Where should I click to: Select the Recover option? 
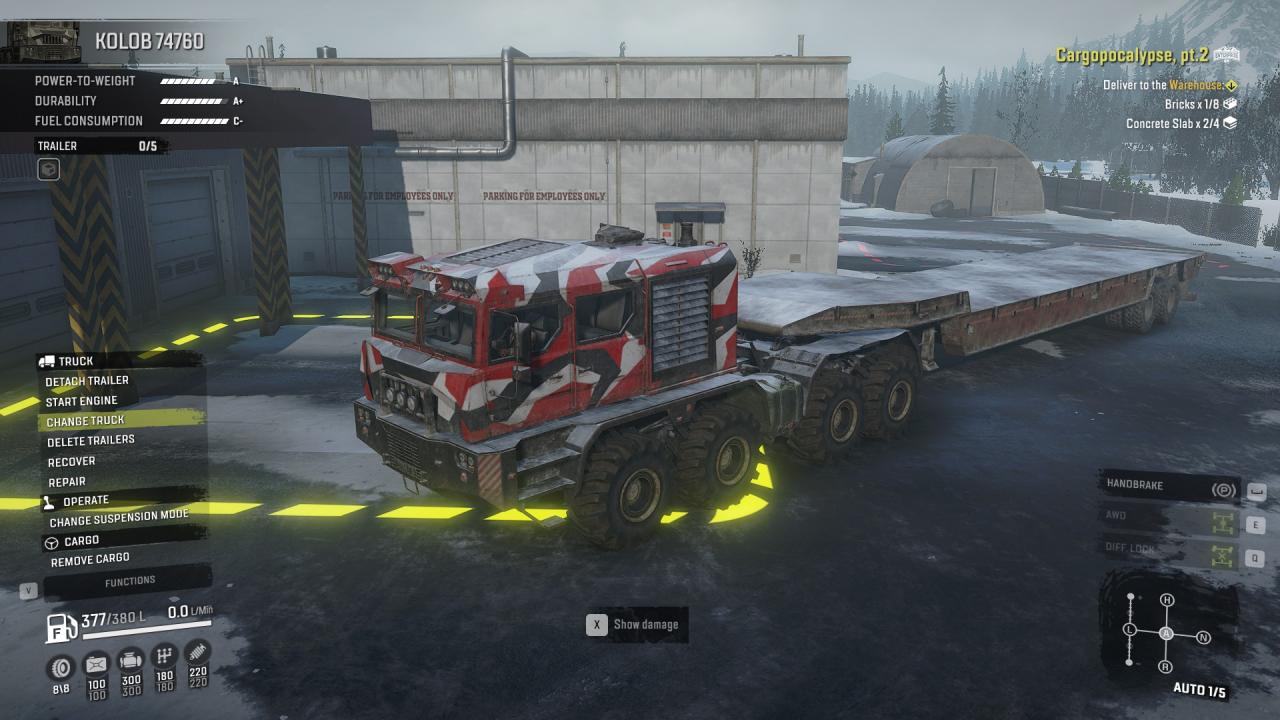pos(72,462)
